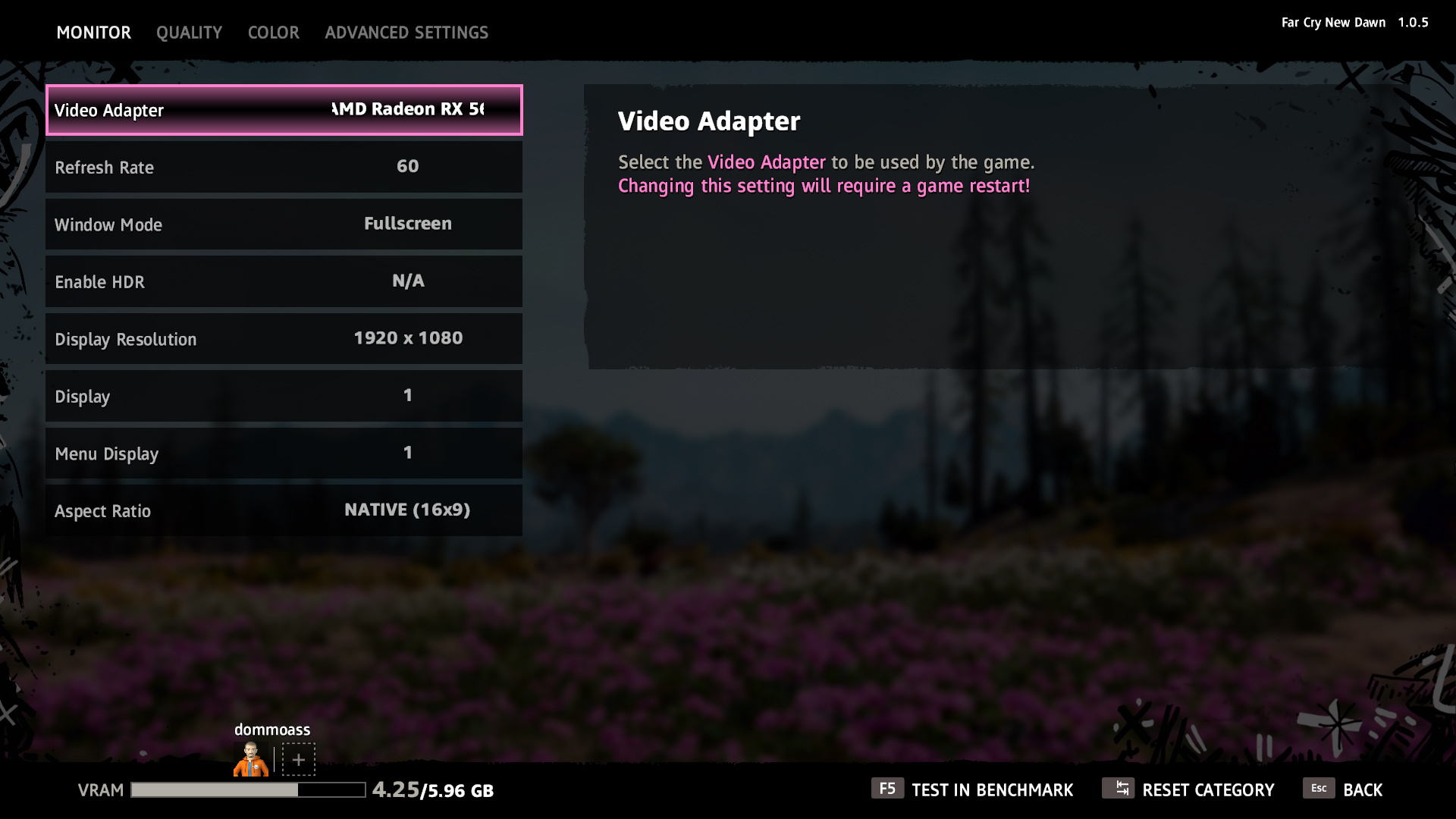Go to the Advanced Settings tab
The height and width of the screenshot is (819, 1456).
(406, 33)
